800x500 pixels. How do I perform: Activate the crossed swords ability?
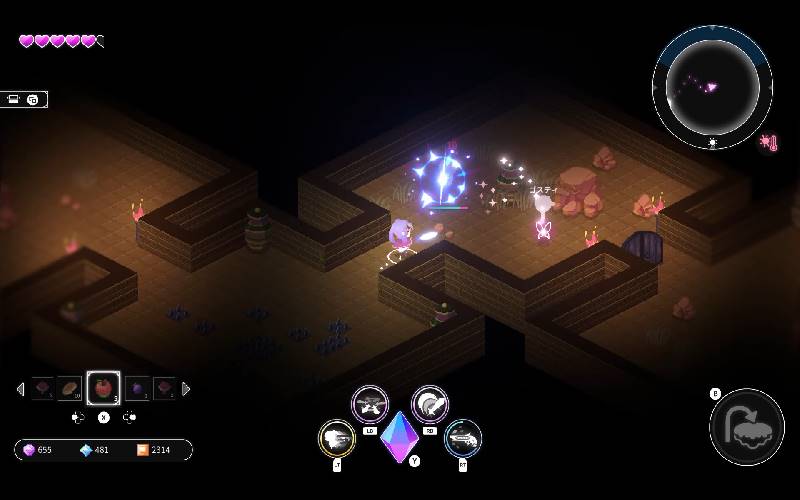click(370, 404)
